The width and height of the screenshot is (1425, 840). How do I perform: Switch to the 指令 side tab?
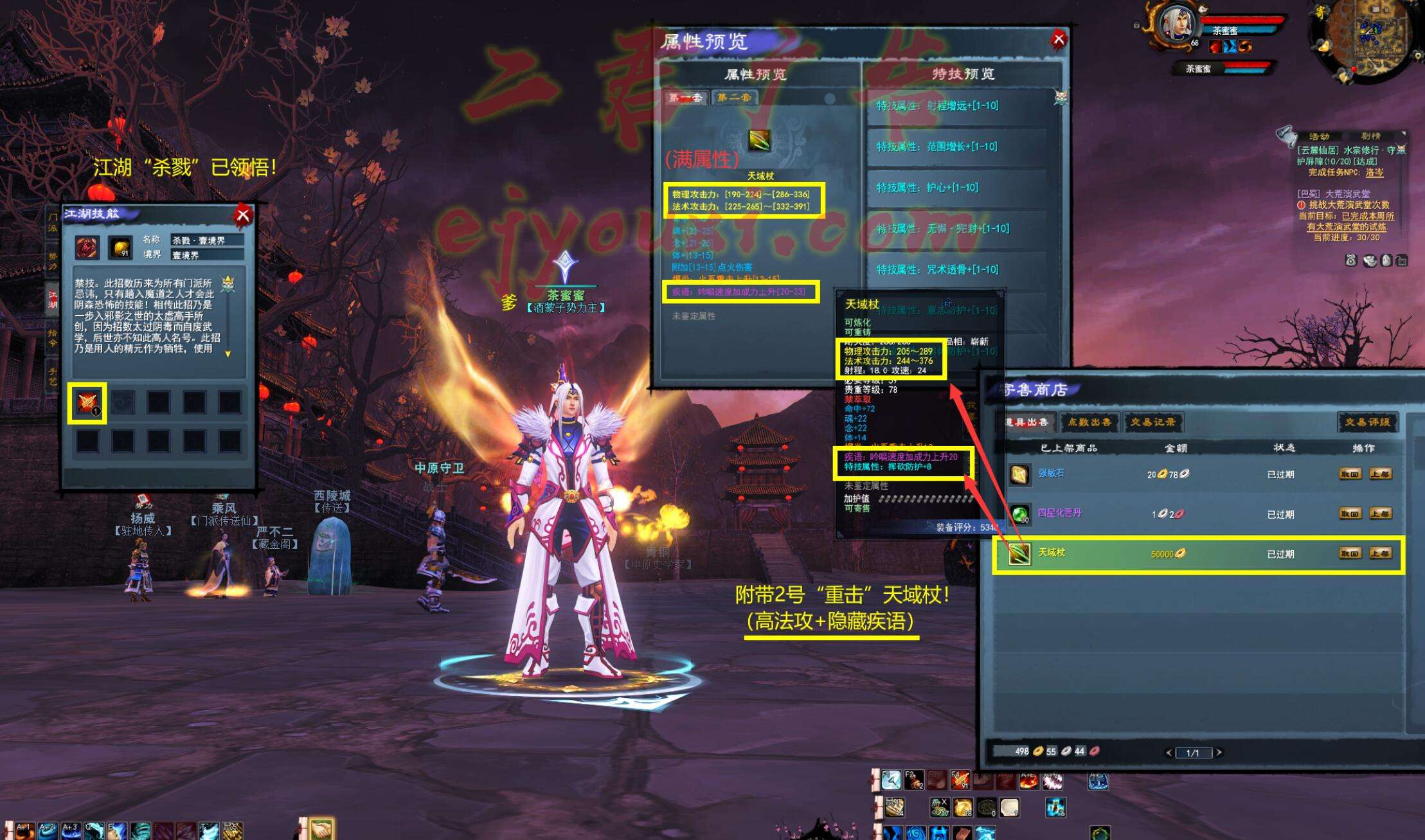[53, 337]
